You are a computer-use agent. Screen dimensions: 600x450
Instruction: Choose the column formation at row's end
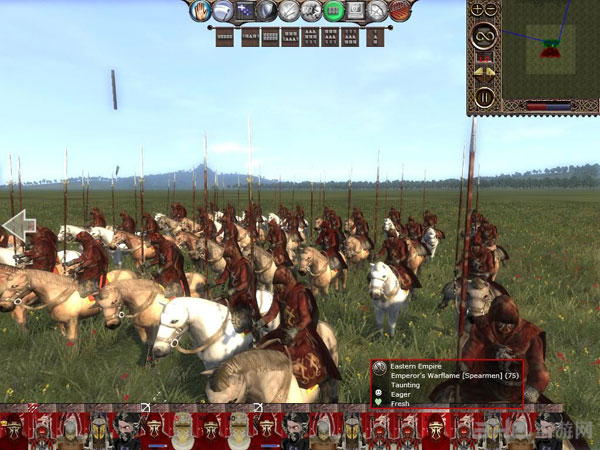(375, 37)
